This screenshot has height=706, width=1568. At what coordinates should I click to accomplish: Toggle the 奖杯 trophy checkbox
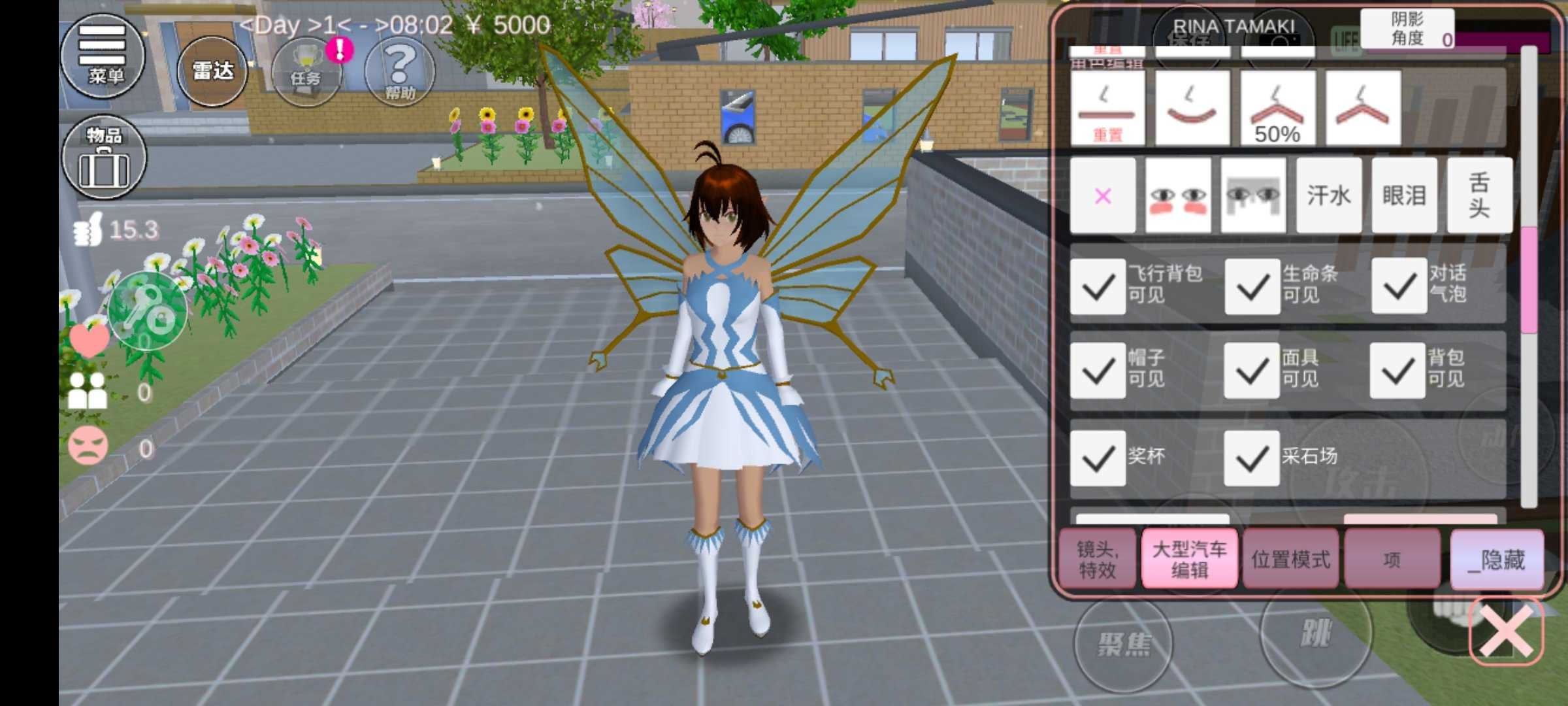(x=1098, y=458)
